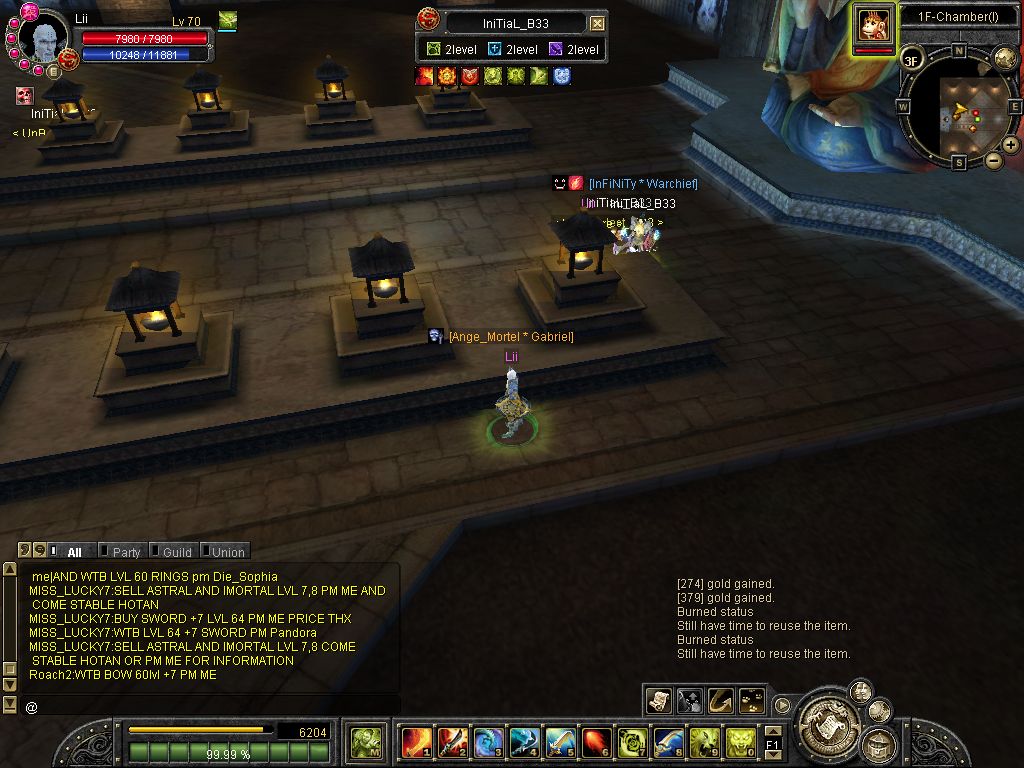Trigger the fireball skill in slot 6
Viewport: 1024px width, 768px height.
click(596, 742)
